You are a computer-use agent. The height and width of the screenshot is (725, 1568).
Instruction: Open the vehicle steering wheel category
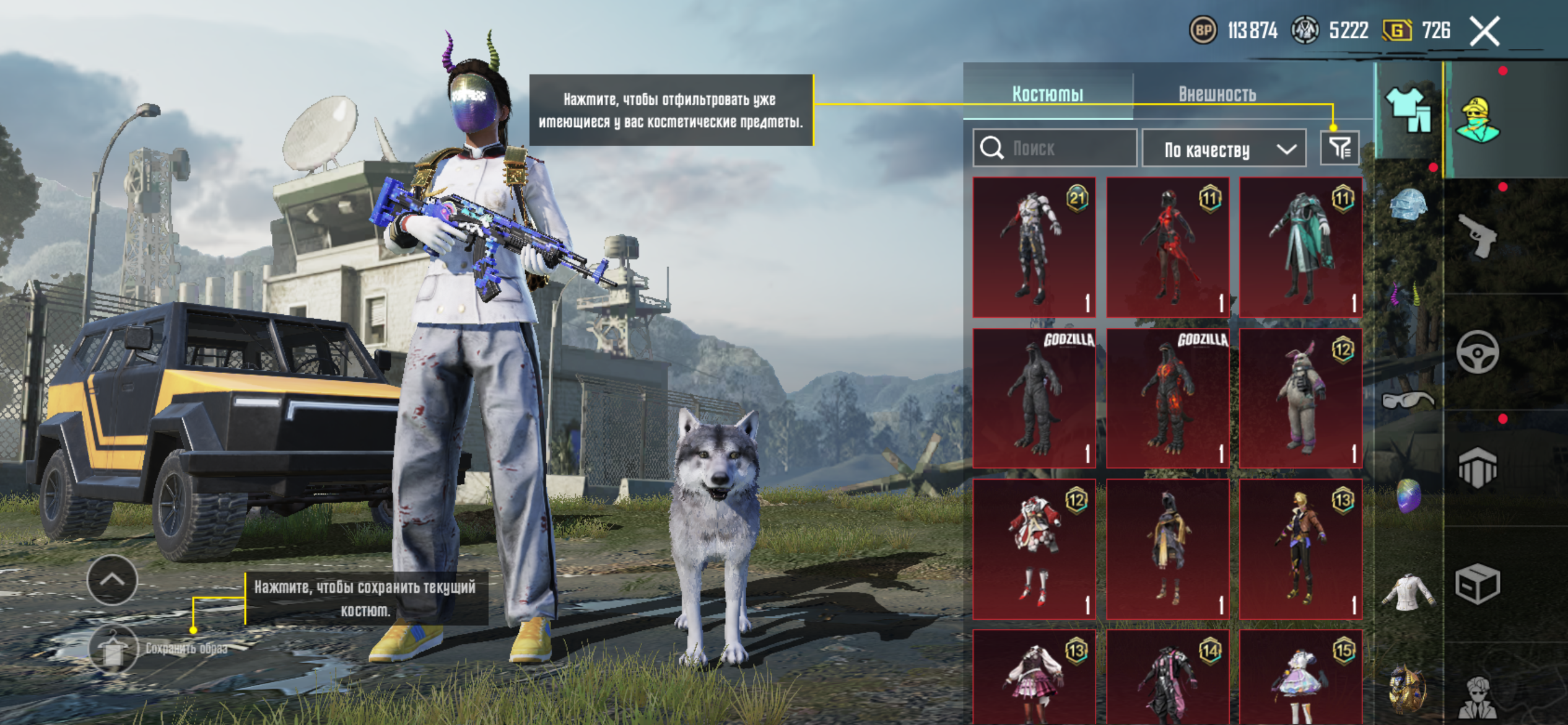[x=1478, y=352]
